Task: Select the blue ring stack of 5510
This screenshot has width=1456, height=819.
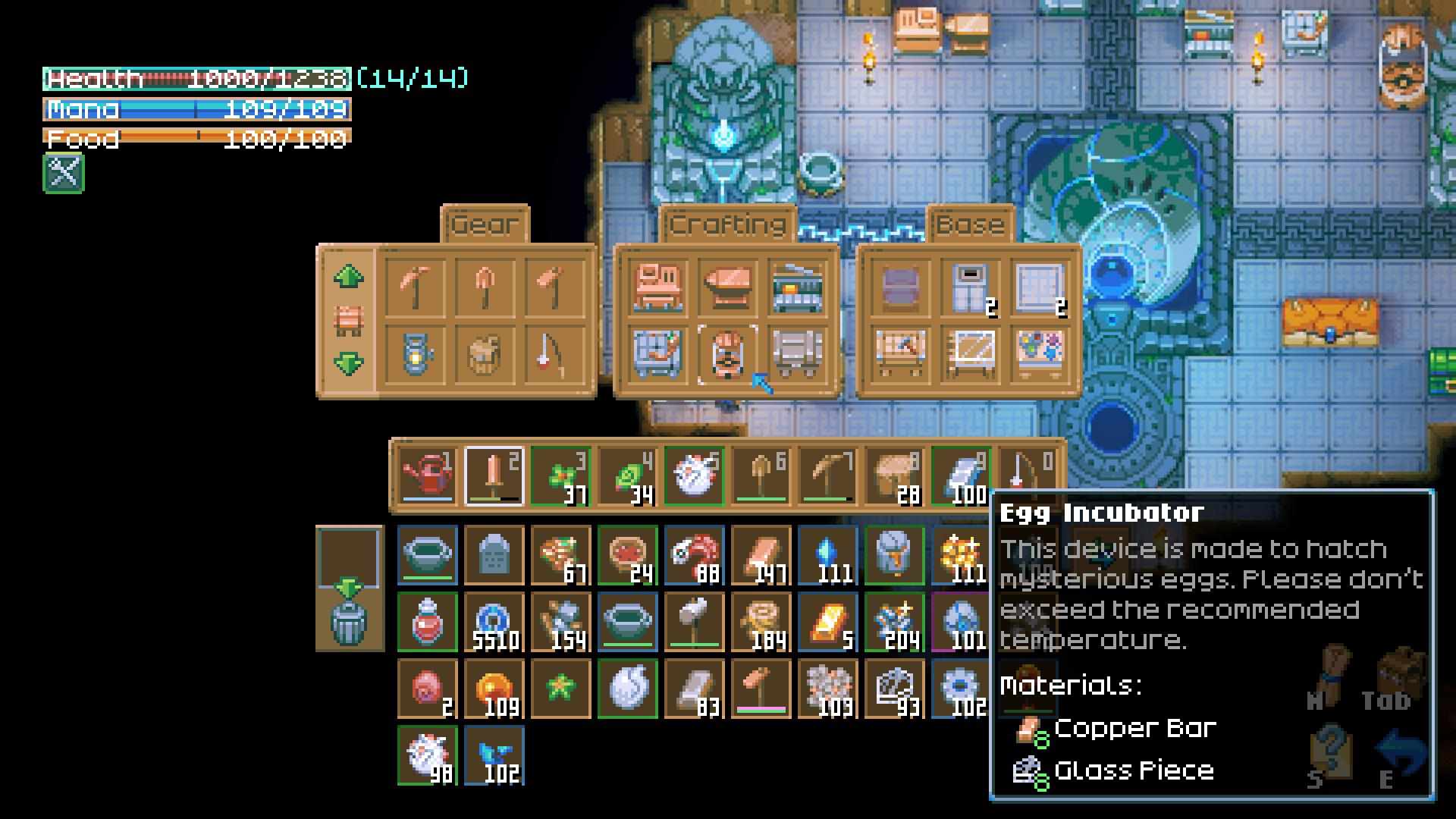Action: coord(494,622)
